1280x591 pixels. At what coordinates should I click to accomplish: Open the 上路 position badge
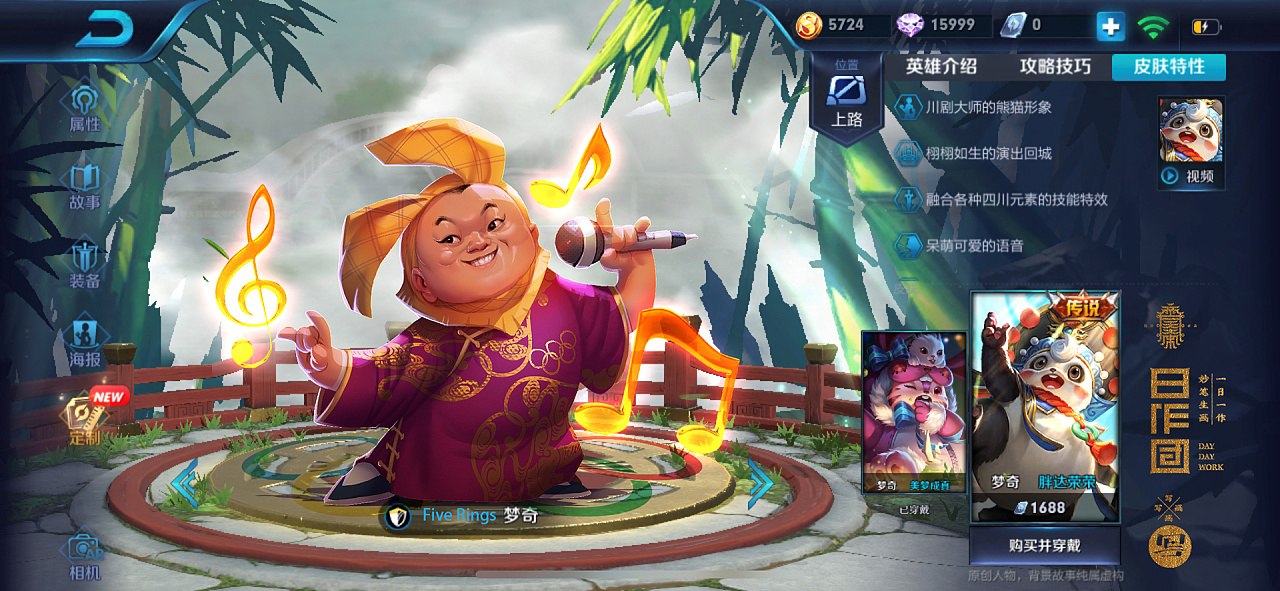(x=846, y=100)
